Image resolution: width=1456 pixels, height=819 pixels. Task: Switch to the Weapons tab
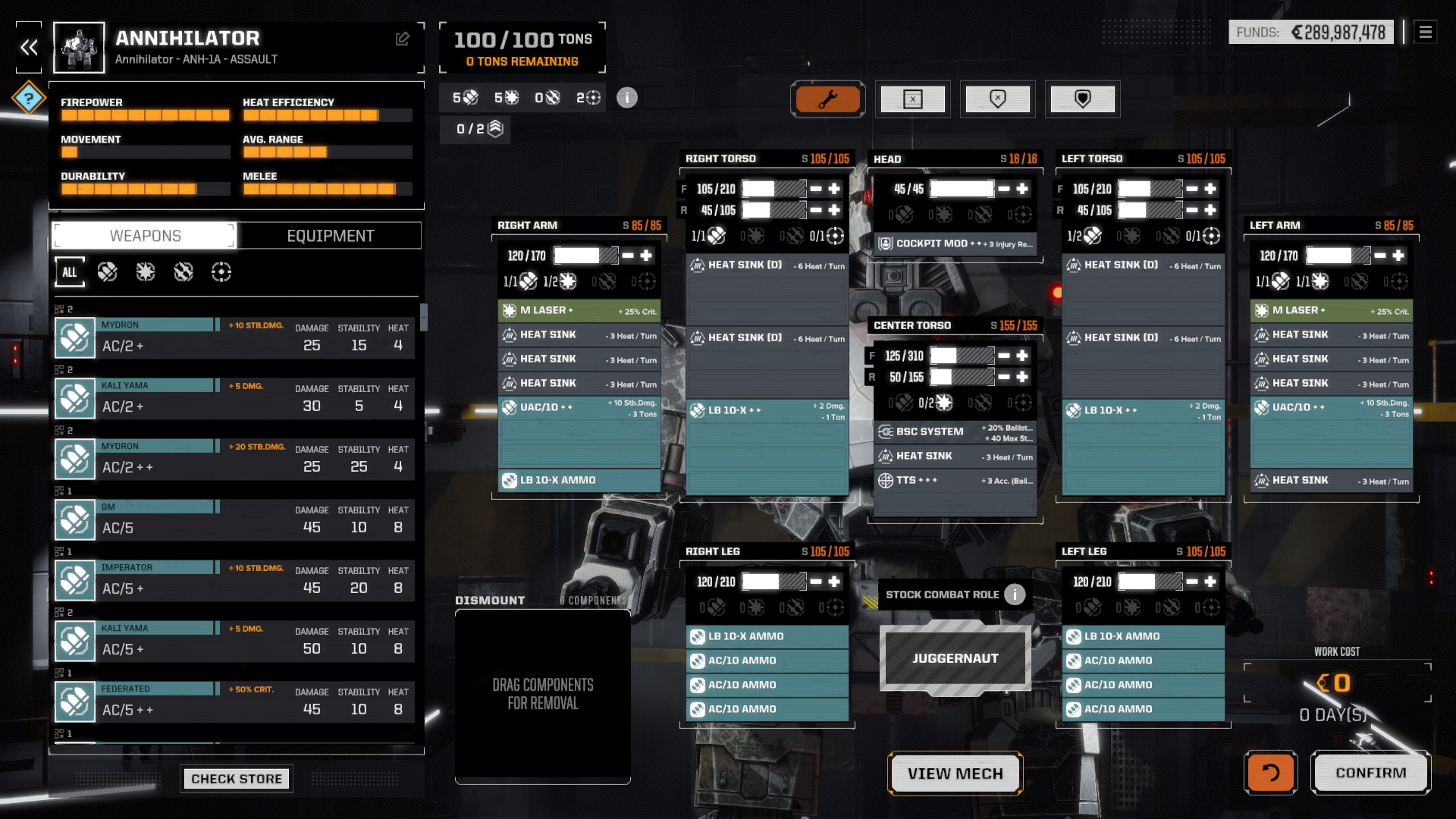tap(143, 235)
